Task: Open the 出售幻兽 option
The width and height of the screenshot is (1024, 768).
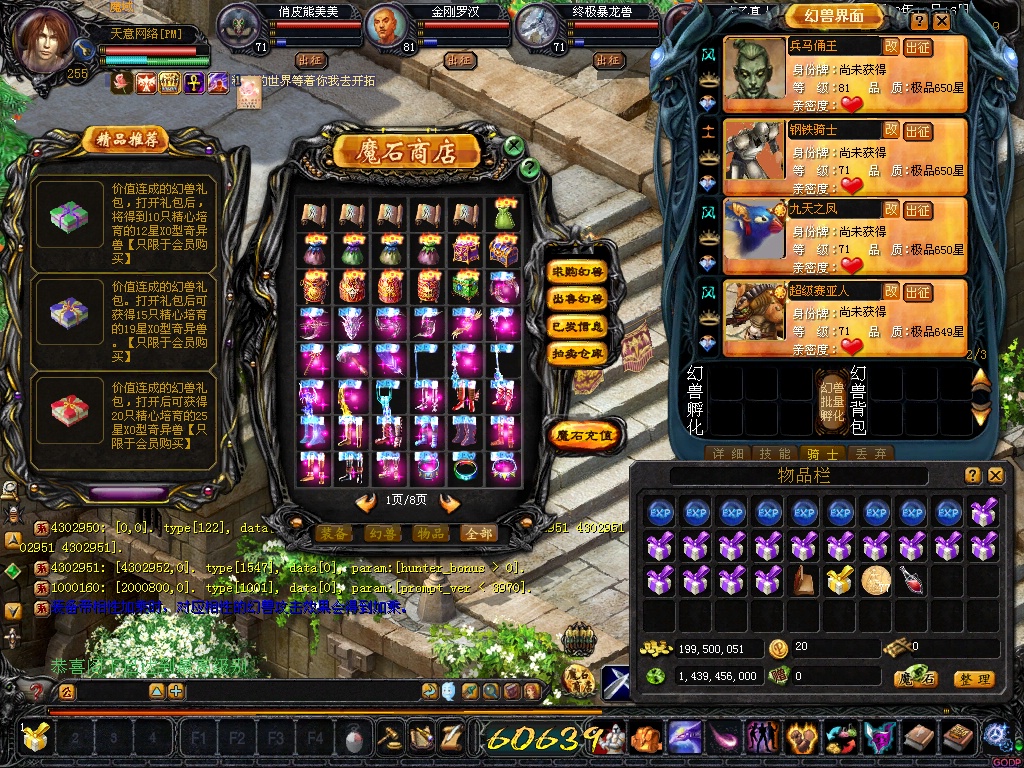Action: tap(578, 298)
